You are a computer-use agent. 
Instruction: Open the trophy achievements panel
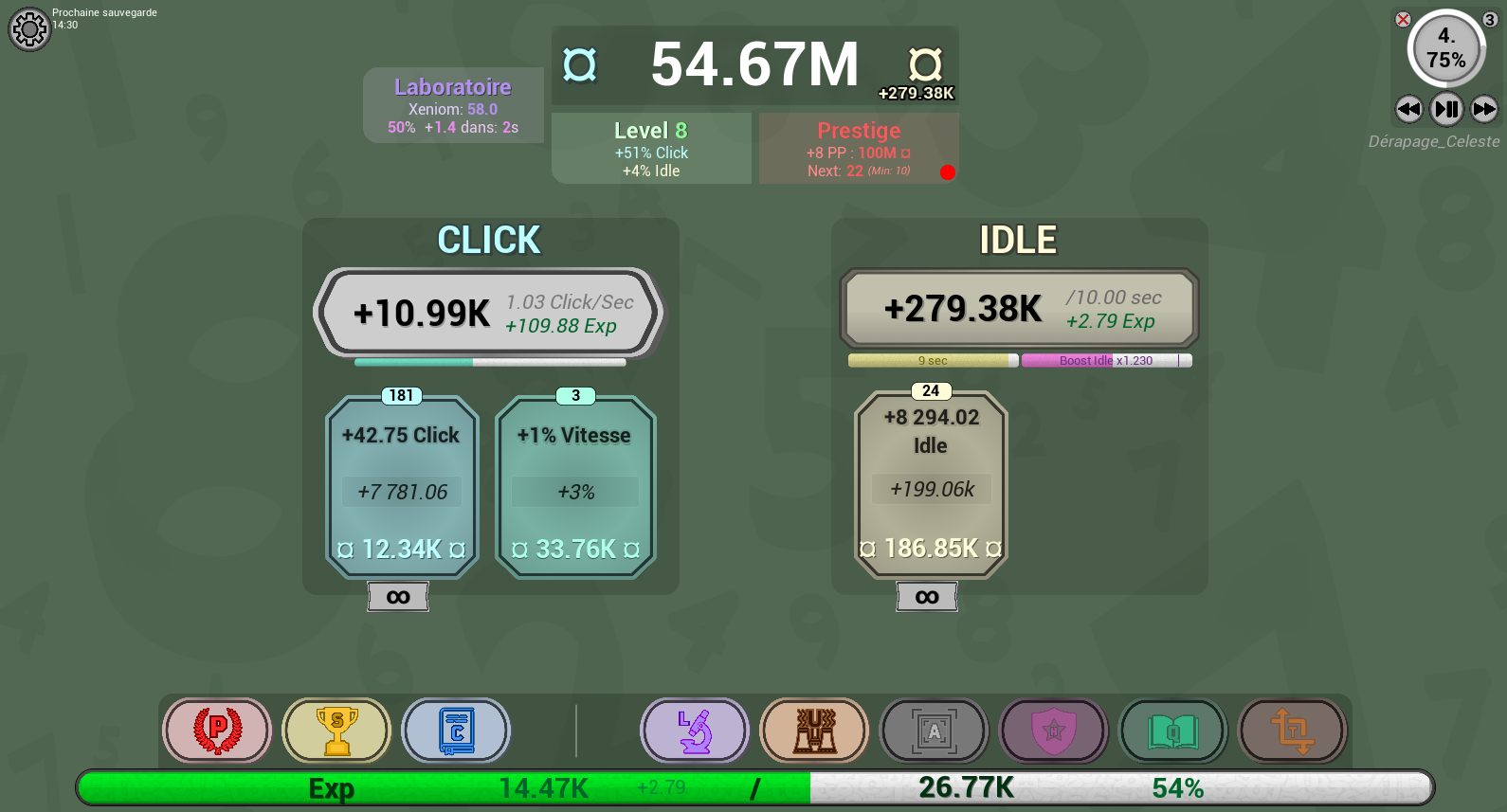pyautogui.click(x=336, y=731)
